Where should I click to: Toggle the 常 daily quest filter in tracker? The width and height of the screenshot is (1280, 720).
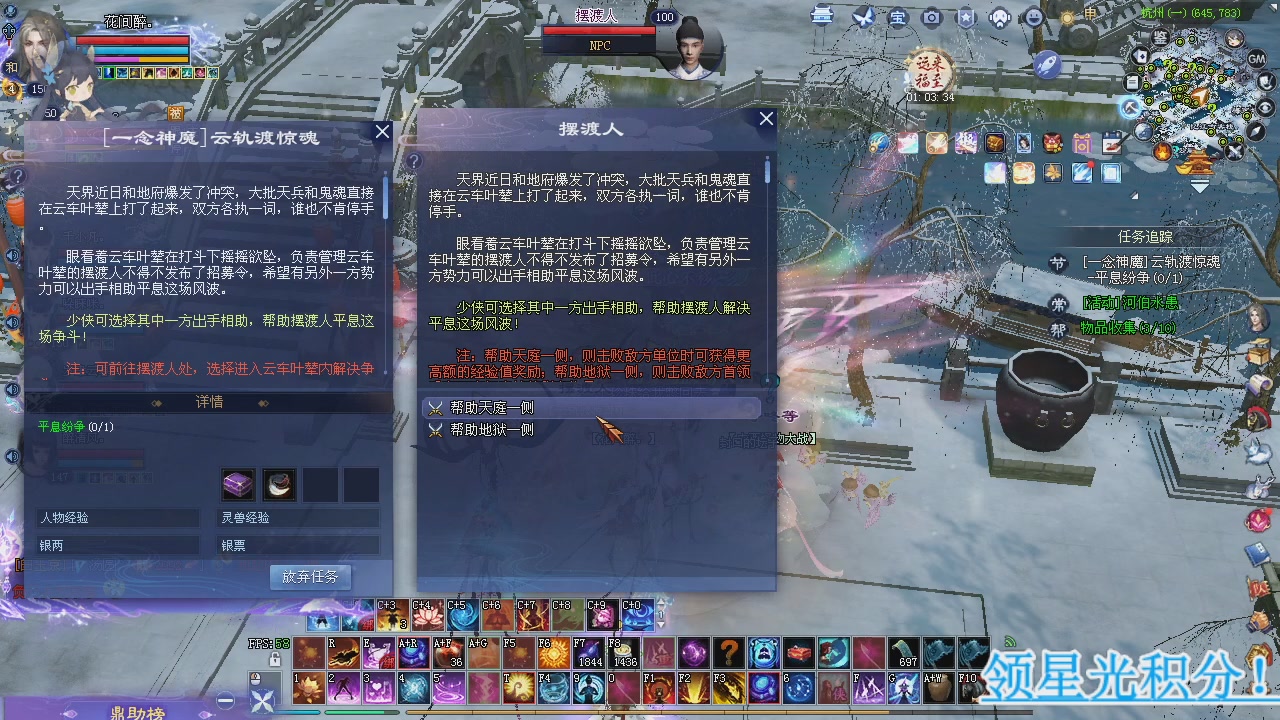pos(1058,304)
